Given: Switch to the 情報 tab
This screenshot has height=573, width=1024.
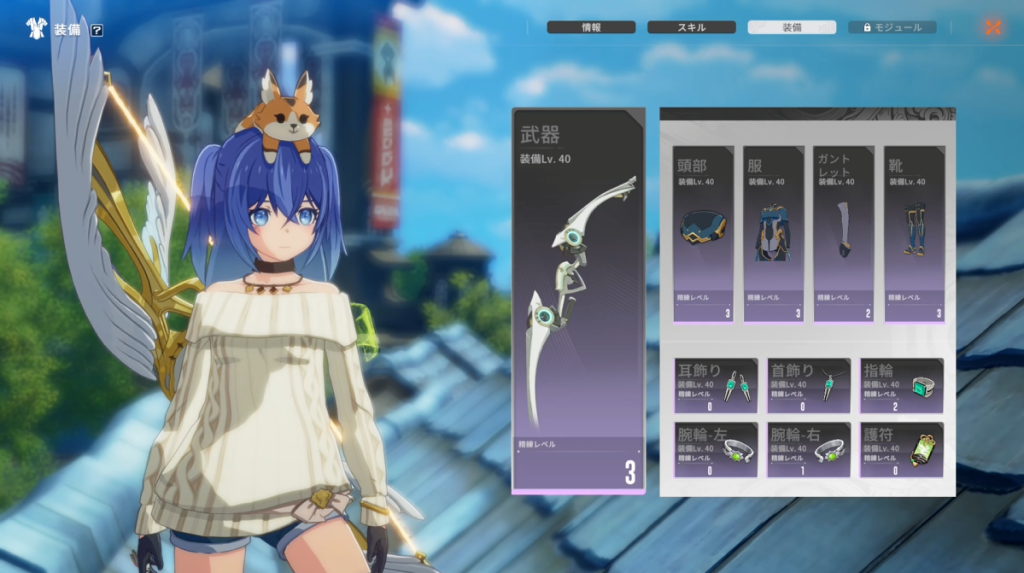Looking at the screenshot, I should pos(590,27).
